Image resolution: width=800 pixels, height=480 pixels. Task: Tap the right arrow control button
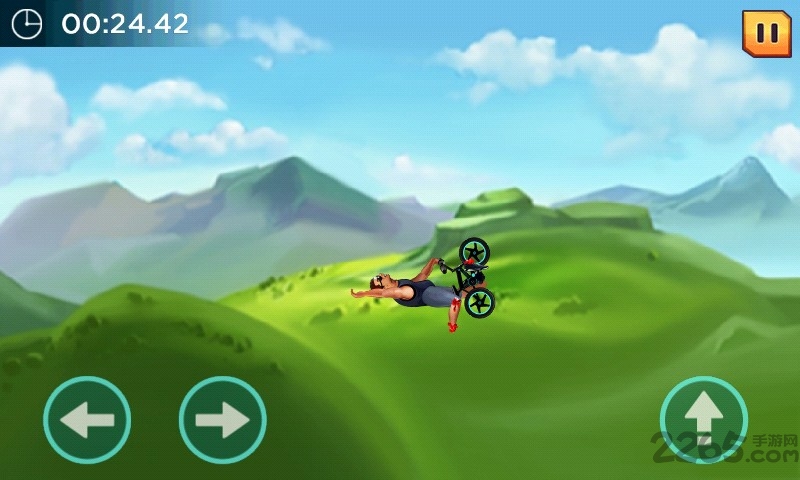222,420
